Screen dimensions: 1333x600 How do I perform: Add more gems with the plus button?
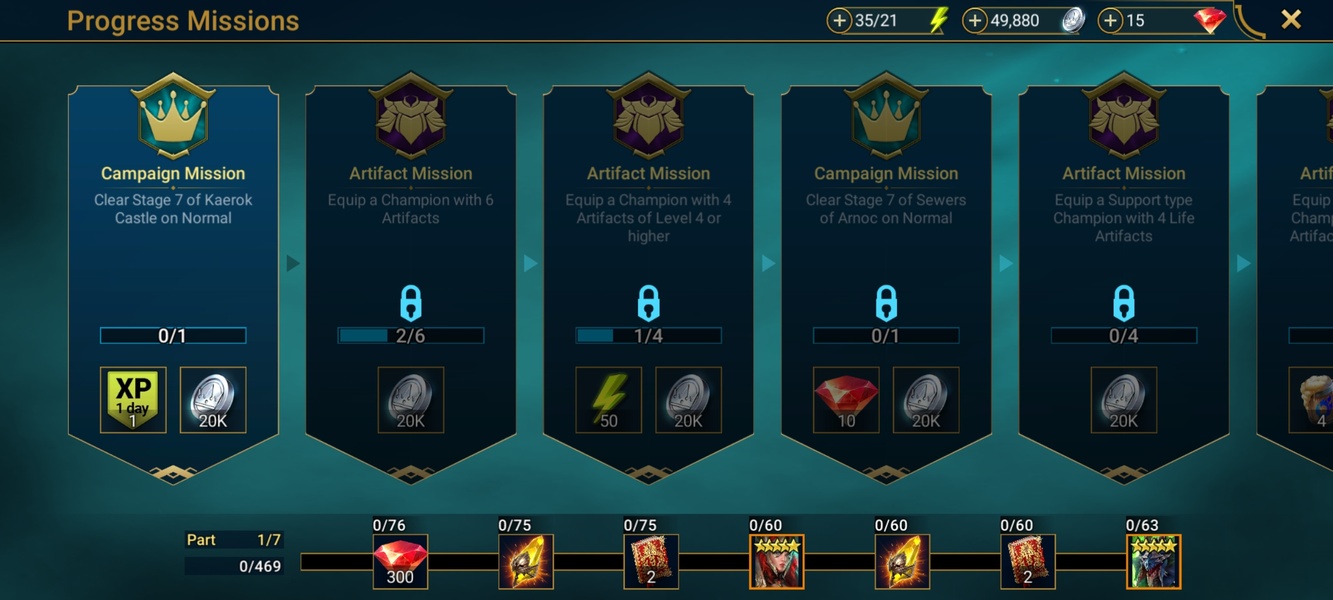point(1111,21)
